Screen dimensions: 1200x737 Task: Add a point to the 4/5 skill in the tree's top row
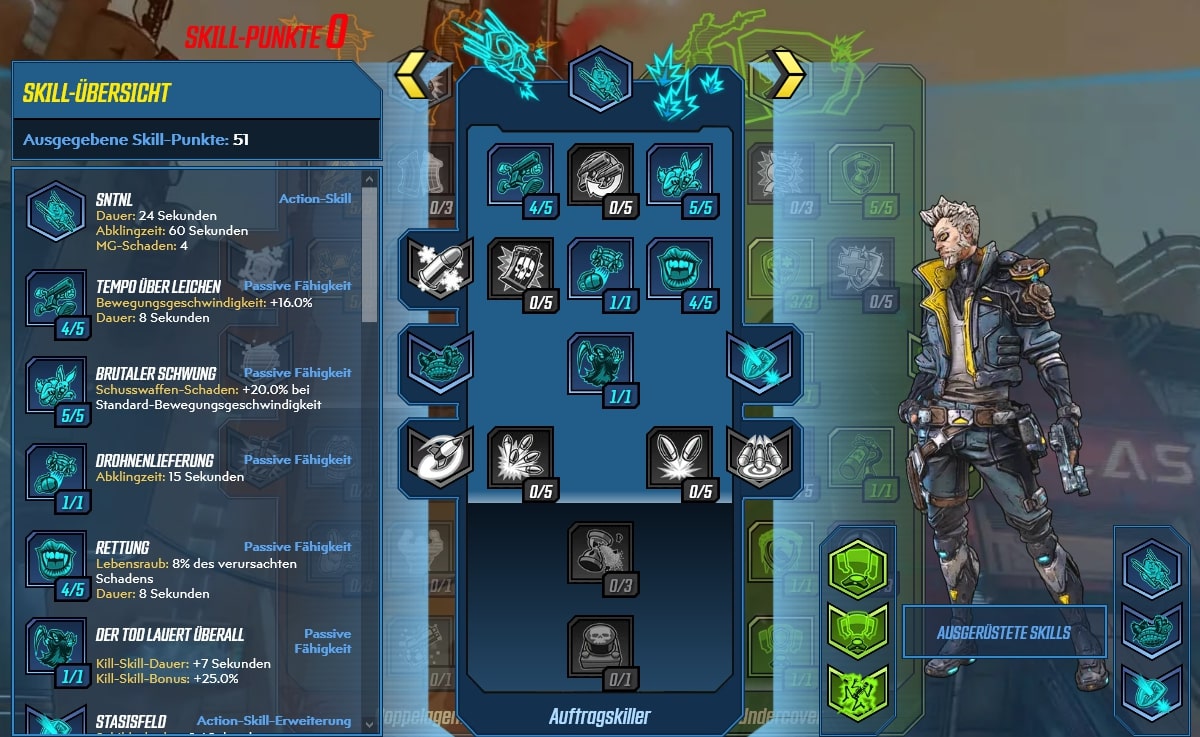click(521, 176)
